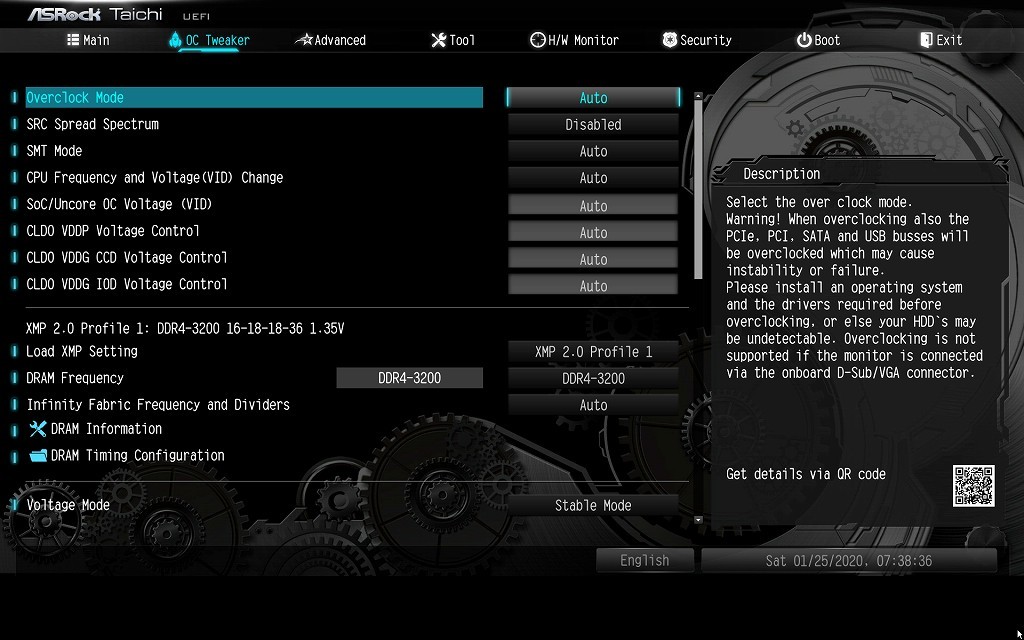
Task: Switch to the Boot tab
Action: coord(818,40)
